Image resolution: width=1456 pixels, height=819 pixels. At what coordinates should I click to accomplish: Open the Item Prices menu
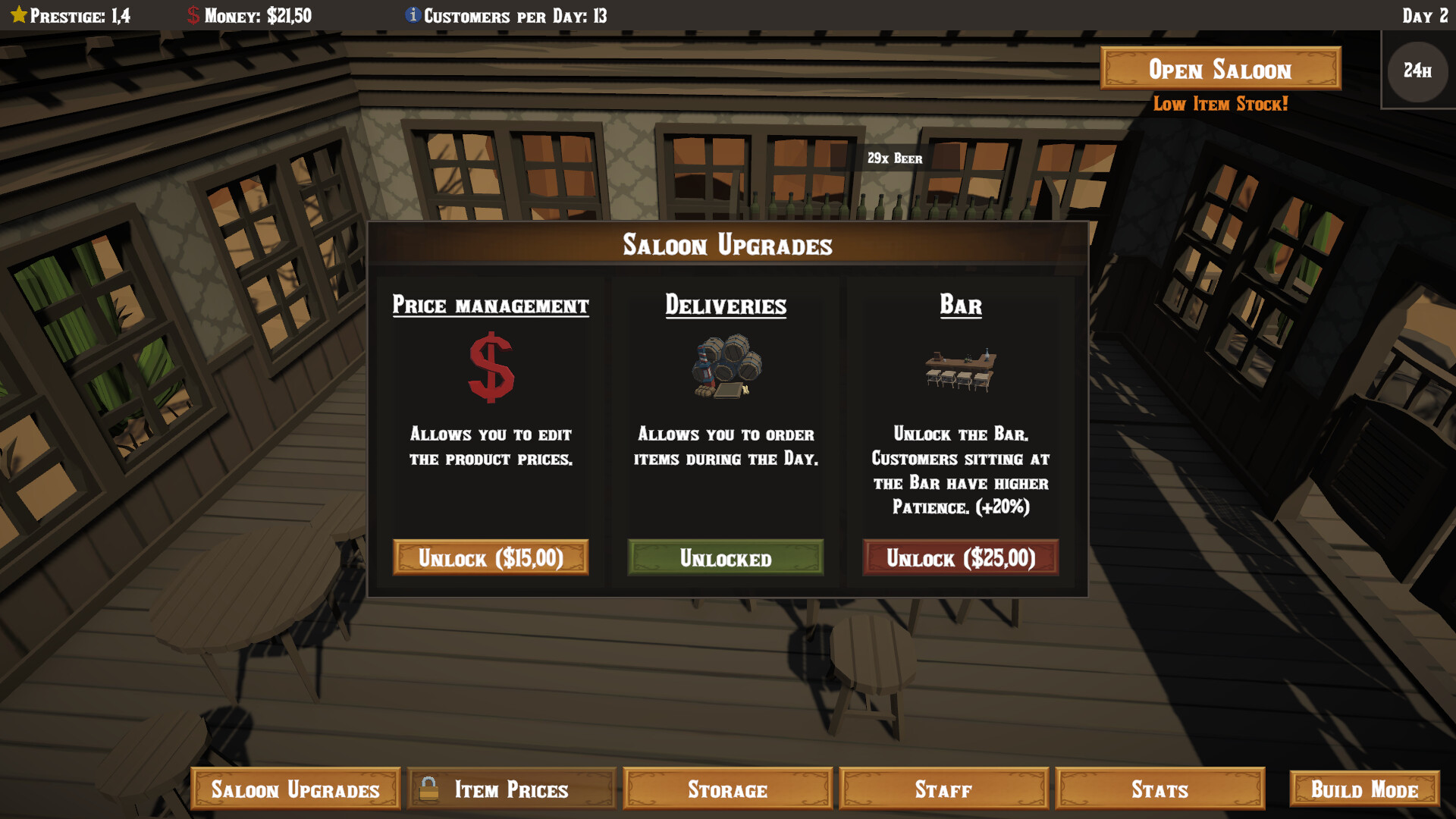click(510, 789)
